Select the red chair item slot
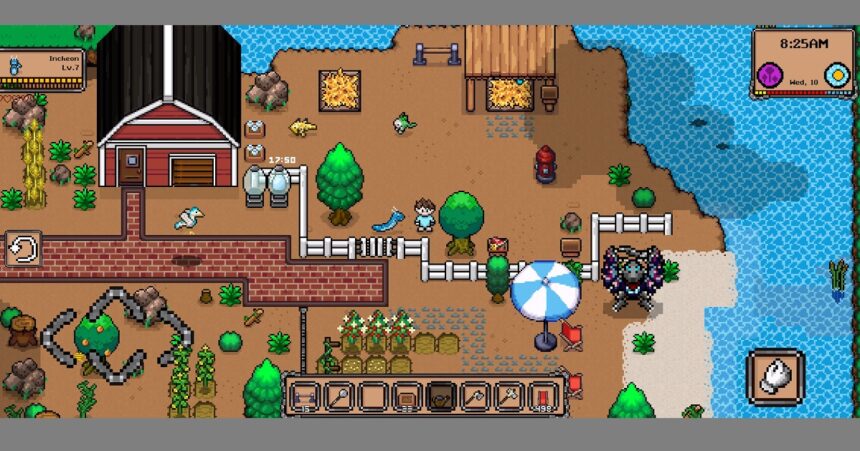Viewport: 860px width, 451px height. 542,396
